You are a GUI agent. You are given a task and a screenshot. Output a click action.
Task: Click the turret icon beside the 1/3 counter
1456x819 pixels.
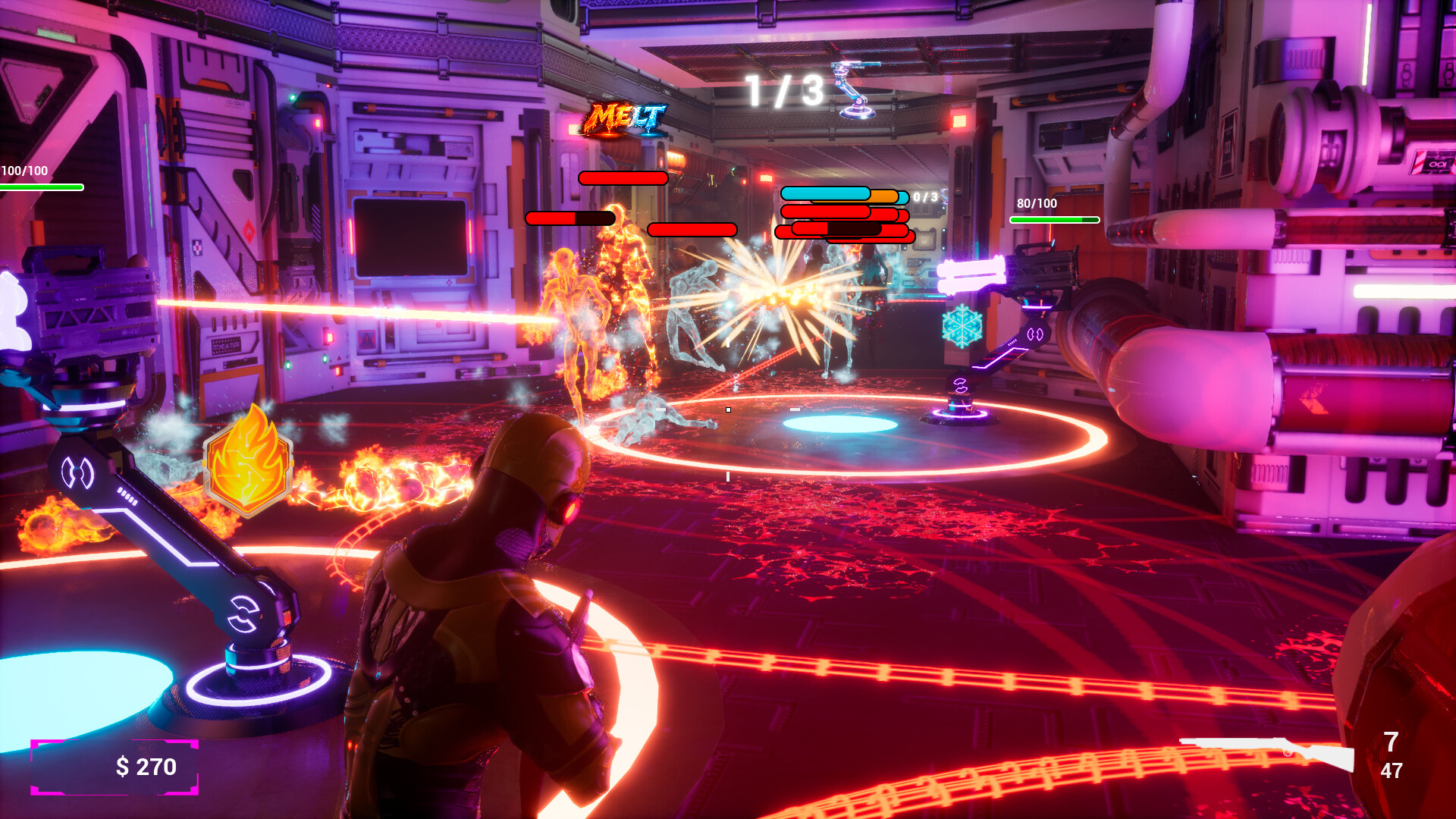[856, 90]
